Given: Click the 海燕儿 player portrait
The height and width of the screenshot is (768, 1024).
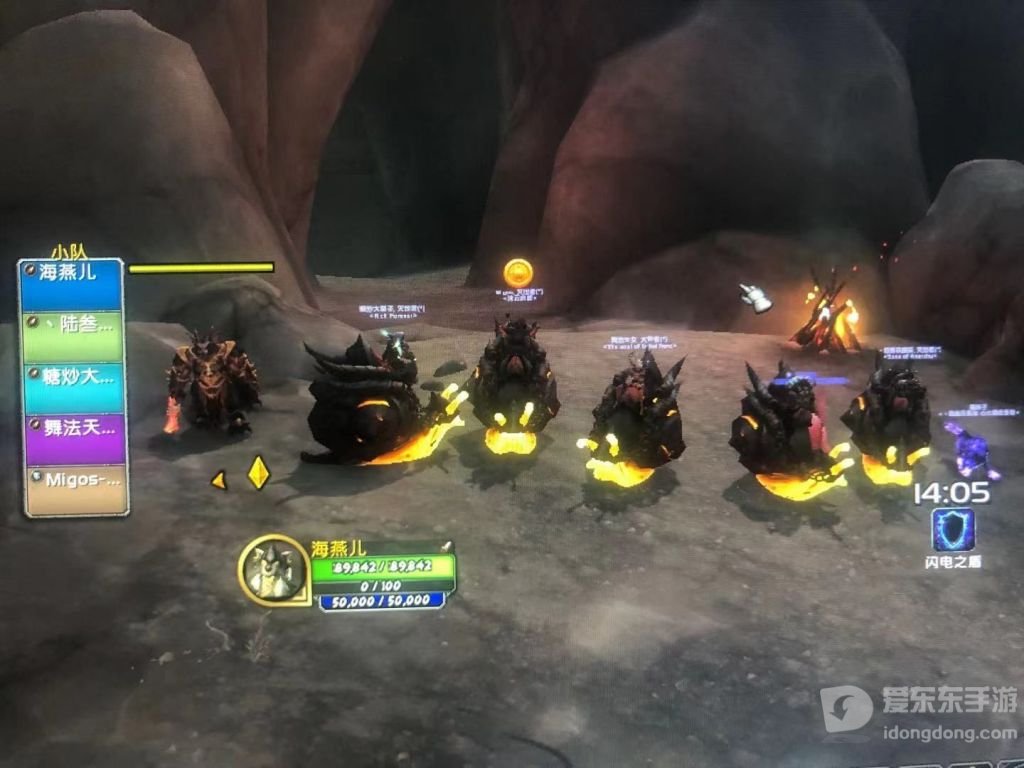Looking at the screenshot, I should (274, 571).
